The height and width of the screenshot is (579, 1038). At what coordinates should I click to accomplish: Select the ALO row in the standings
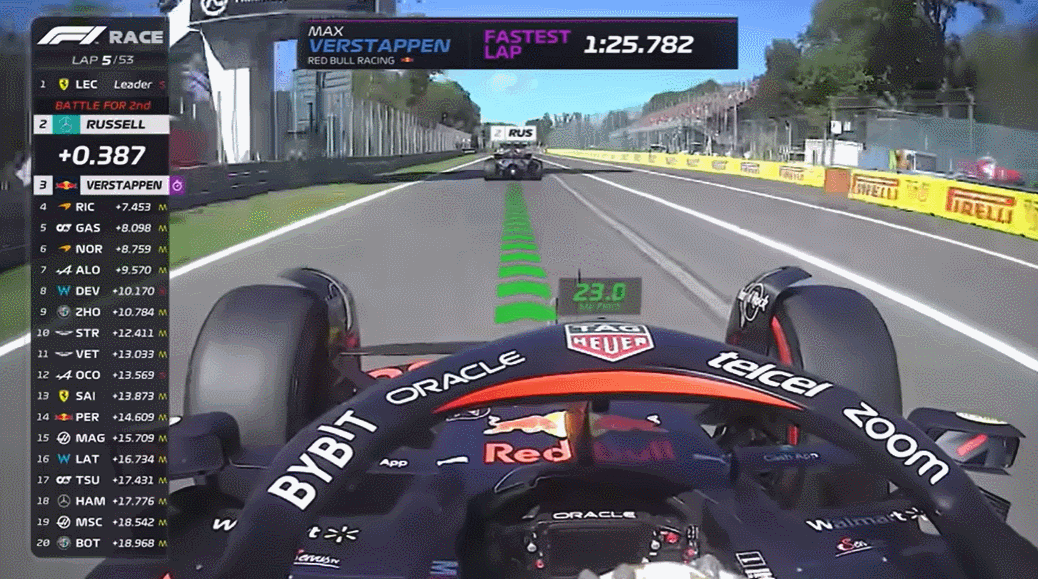(x=100, y=270)
